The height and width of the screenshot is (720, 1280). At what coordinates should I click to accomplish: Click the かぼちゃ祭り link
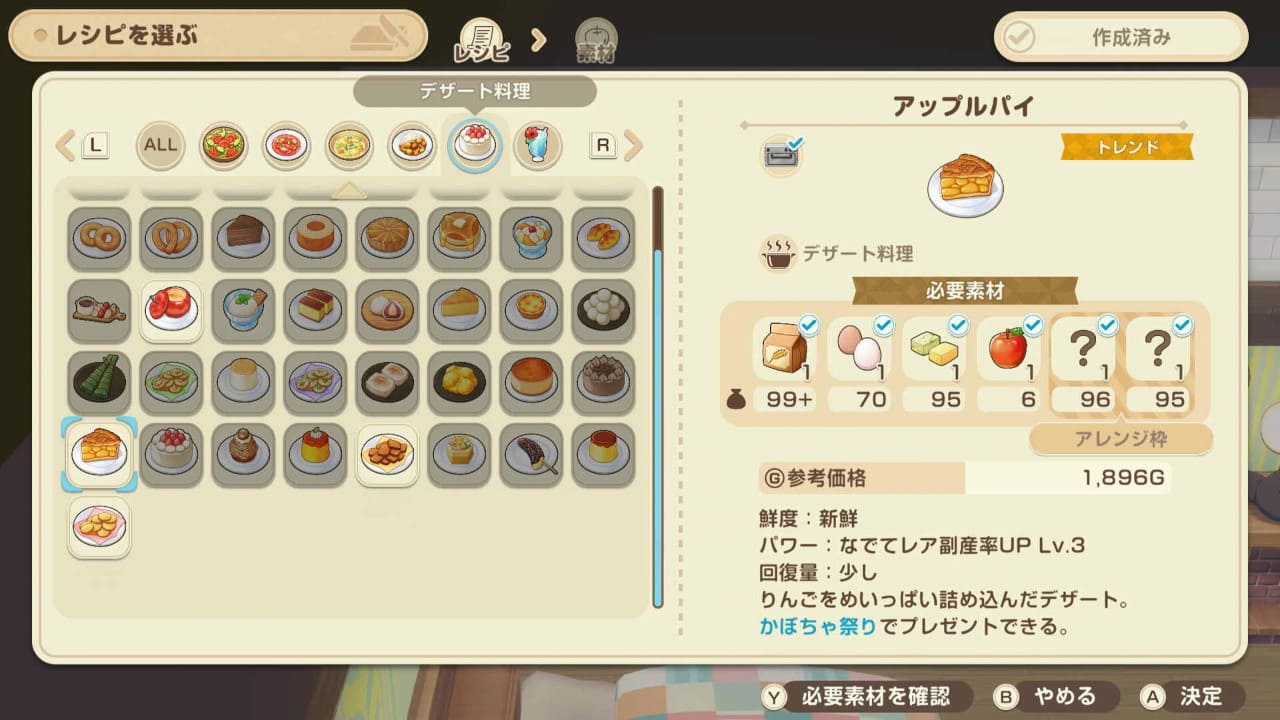(x=816, y=627)
